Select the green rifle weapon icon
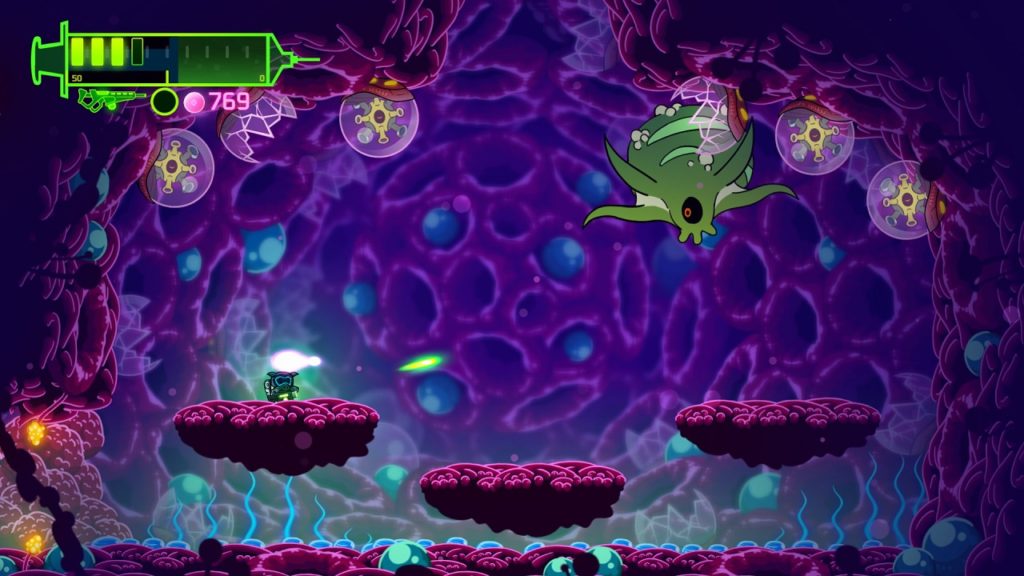Viewport: 1024px width, 576px height. [111, 99]
